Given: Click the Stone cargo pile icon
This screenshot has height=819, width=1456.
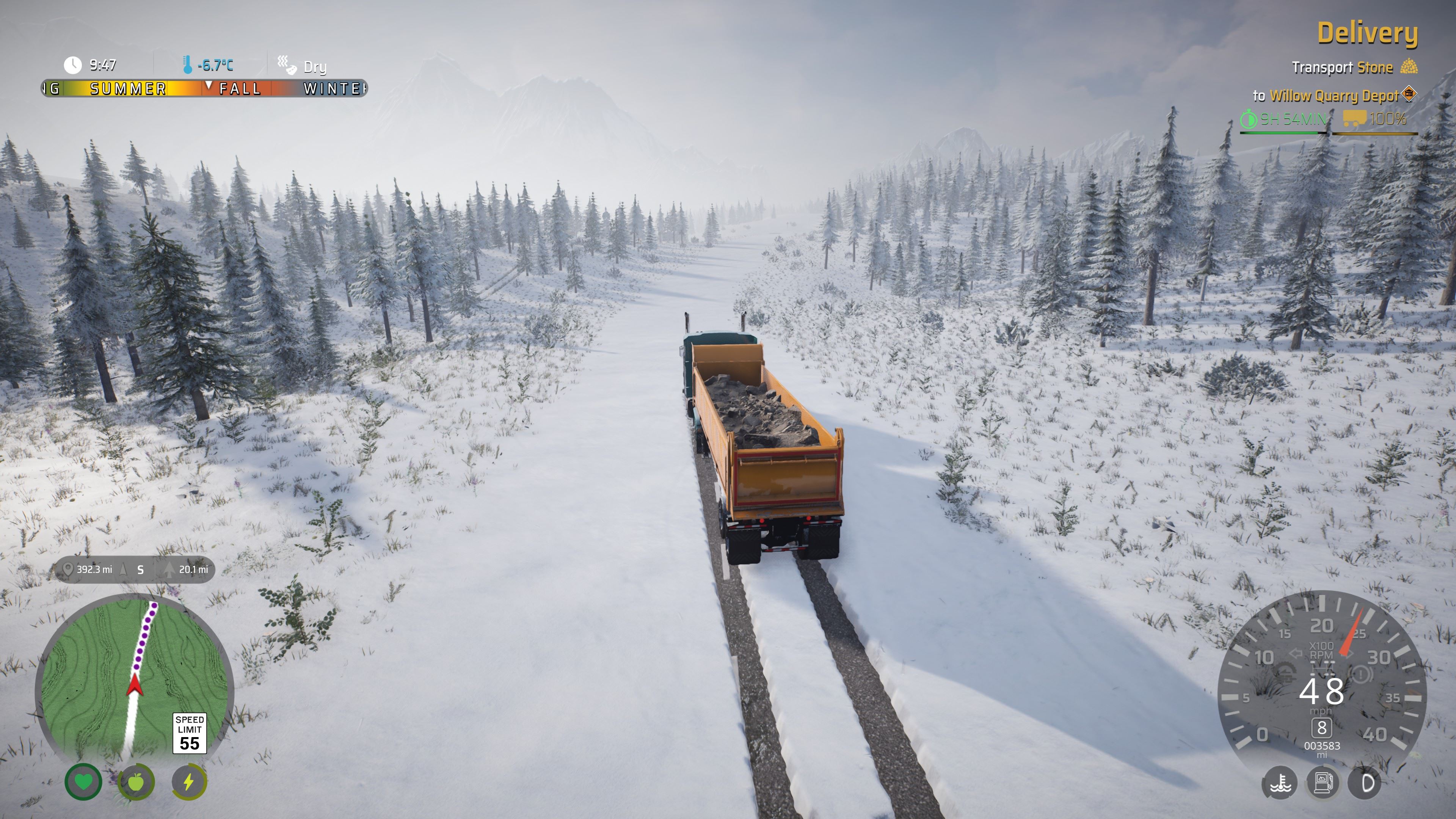Looking at the screenshot, I should [x=1409, y=67].
